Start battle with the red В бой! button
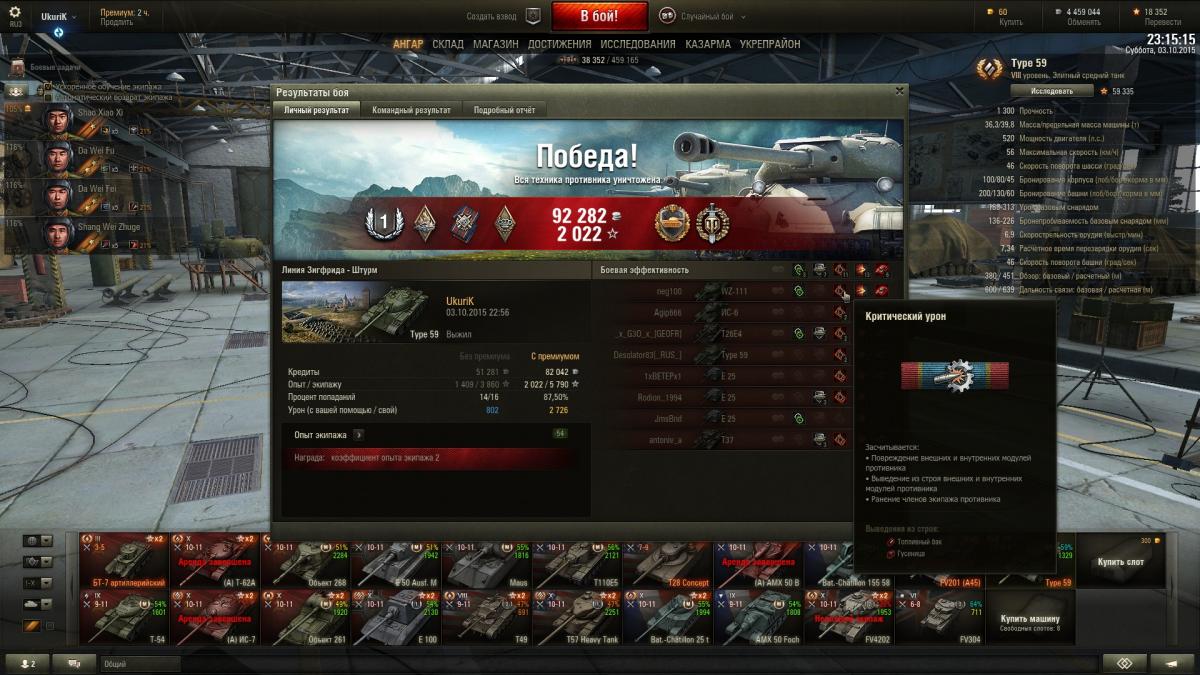Image resolution: width=1200 pixels, height=675 pixels. point(599,16)
